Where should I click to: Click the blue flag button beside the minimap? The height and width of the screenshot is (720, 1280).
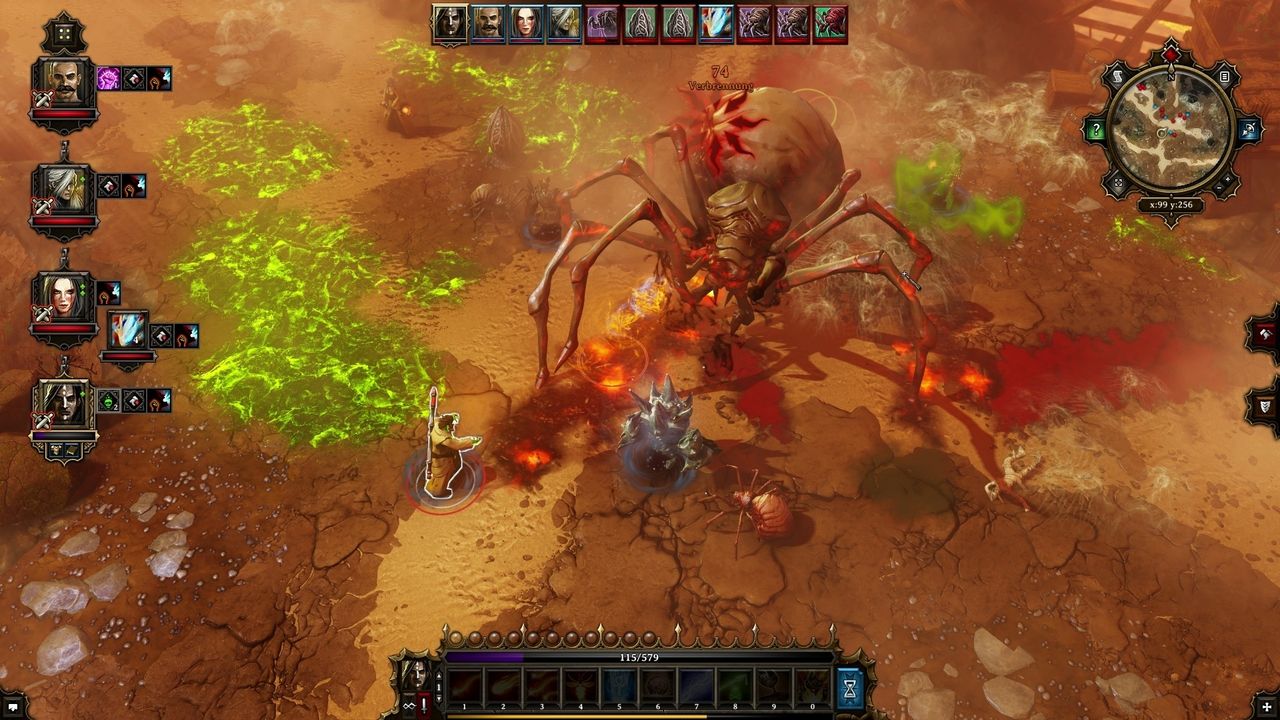point(1248,129)
